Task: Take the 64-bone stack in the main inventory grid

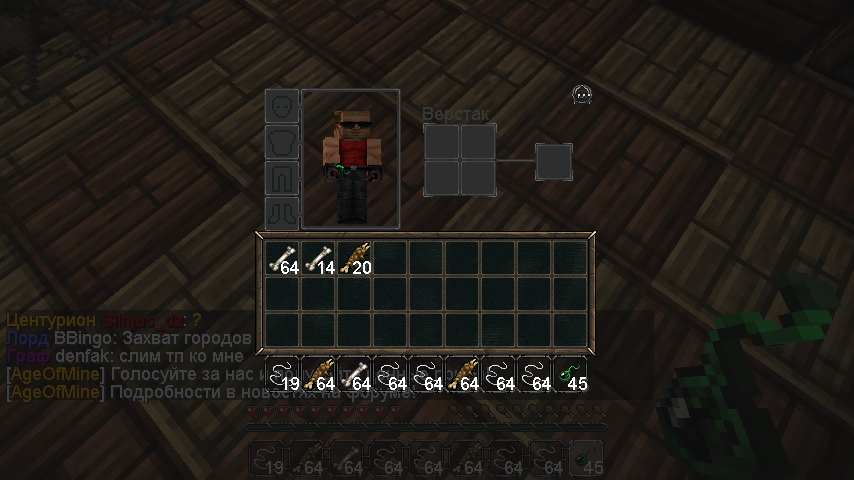Action: tap(283, 258)
